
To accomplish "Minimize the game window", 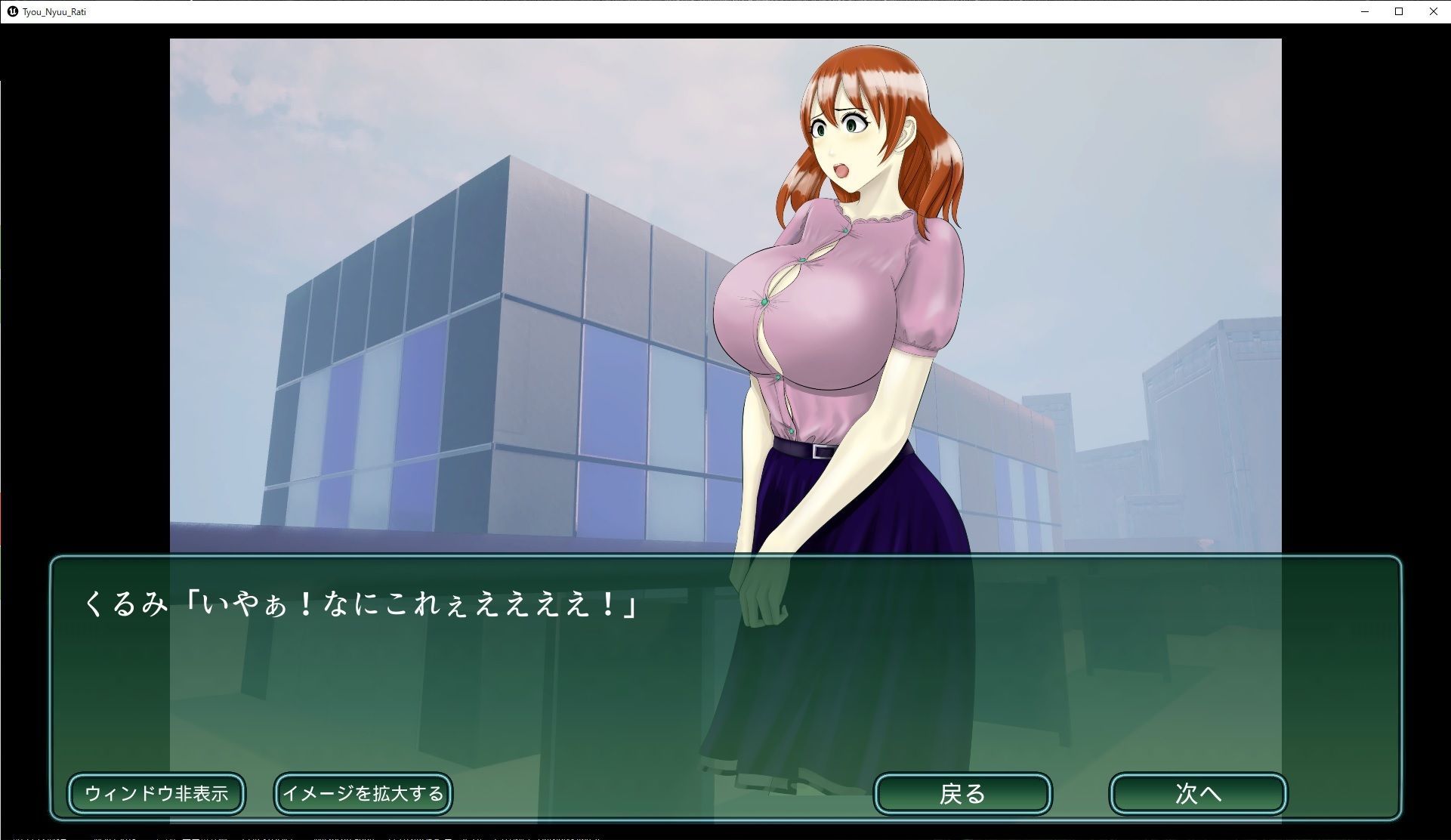I will click(x=1365, y=11).
